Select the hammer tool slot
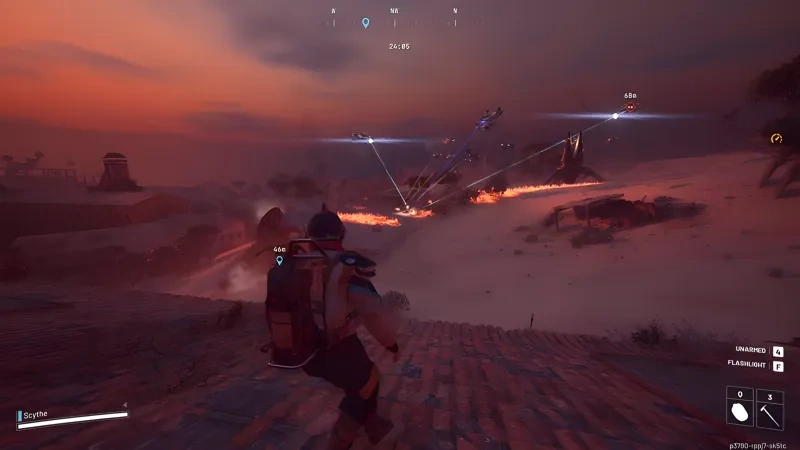 (x=770, y=410)
